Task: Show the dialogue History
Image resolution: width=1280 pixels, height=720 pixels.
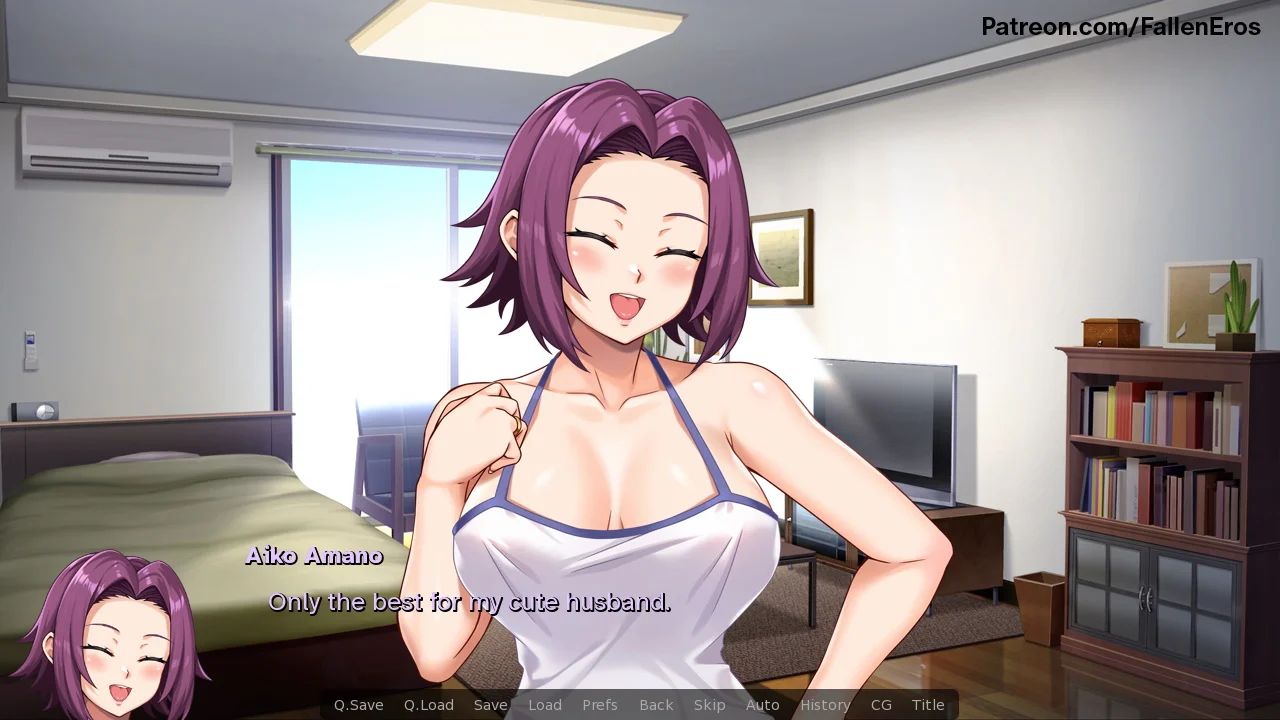Action: [x=825, y=705]
